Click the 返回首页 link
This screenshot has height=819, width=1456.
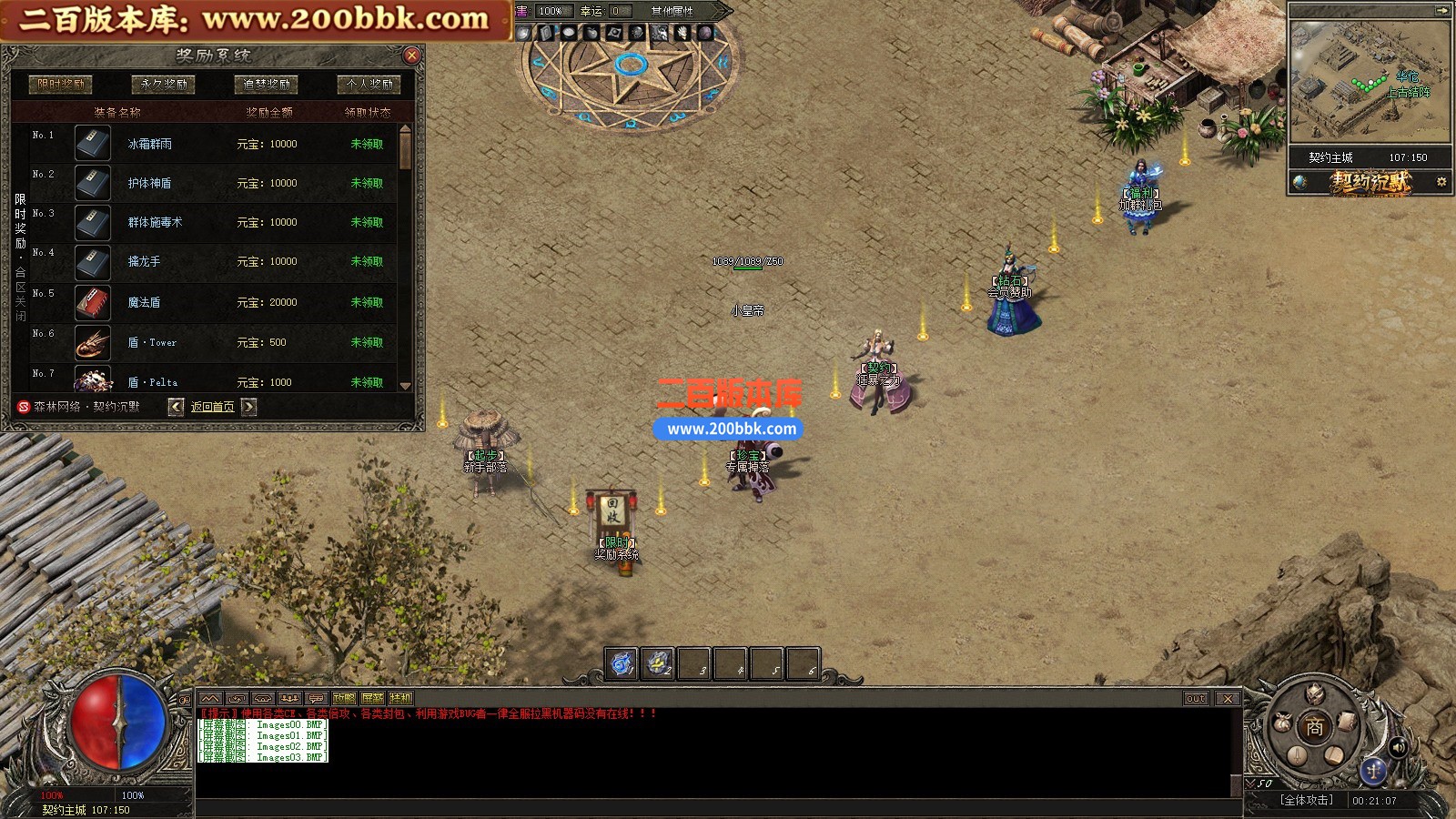tap(212, 407)
